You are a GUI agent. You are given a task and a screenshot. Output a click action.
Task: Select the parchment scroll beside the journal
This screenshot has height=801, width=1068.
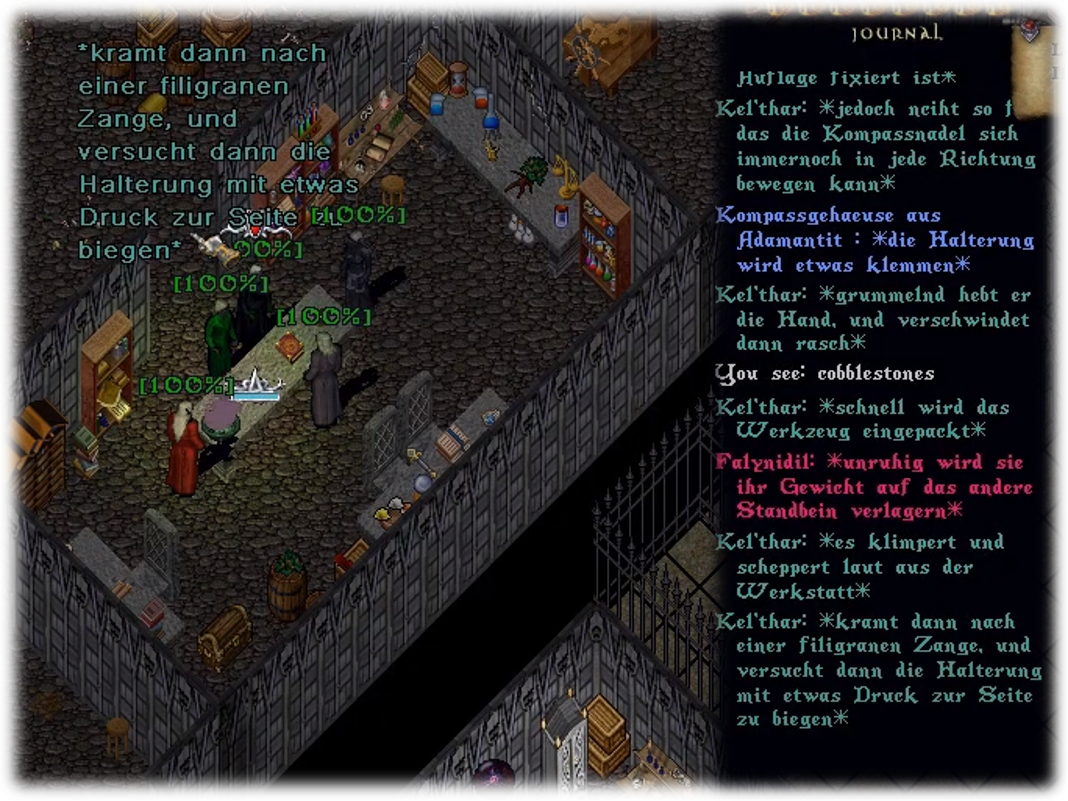(1044, 75)
